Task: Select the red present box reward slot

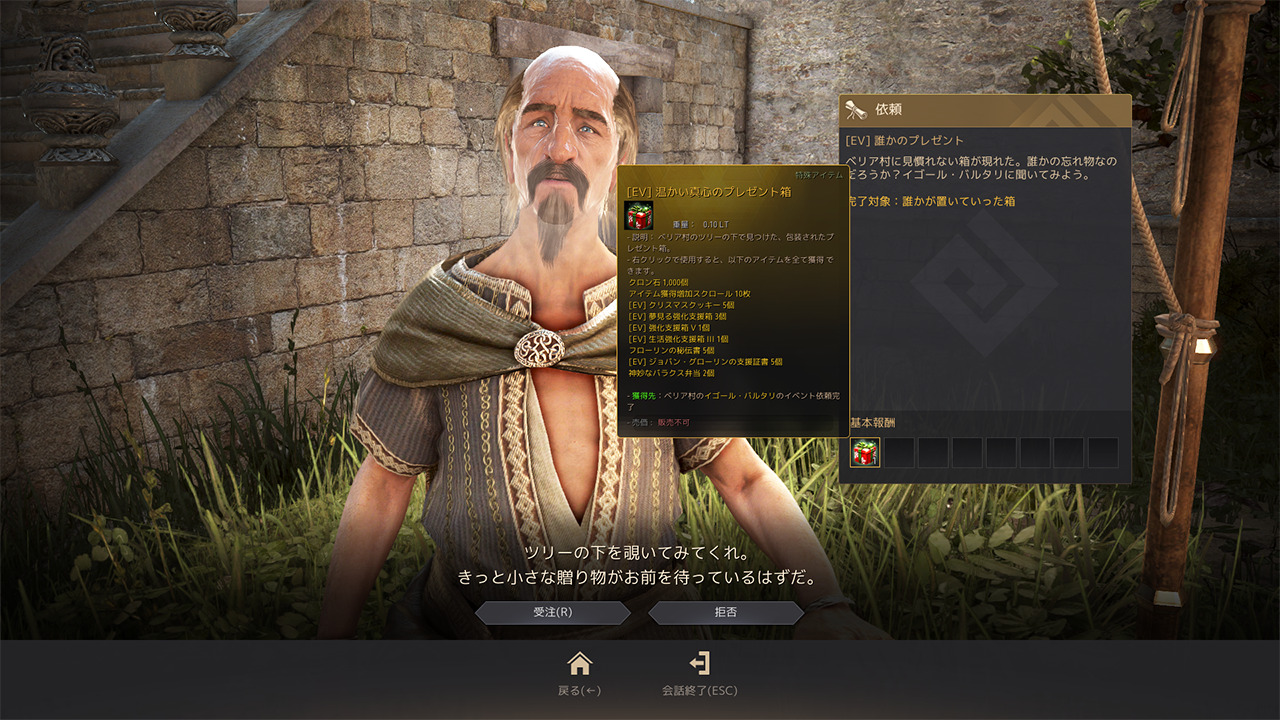Action: [x=865, y=453]
